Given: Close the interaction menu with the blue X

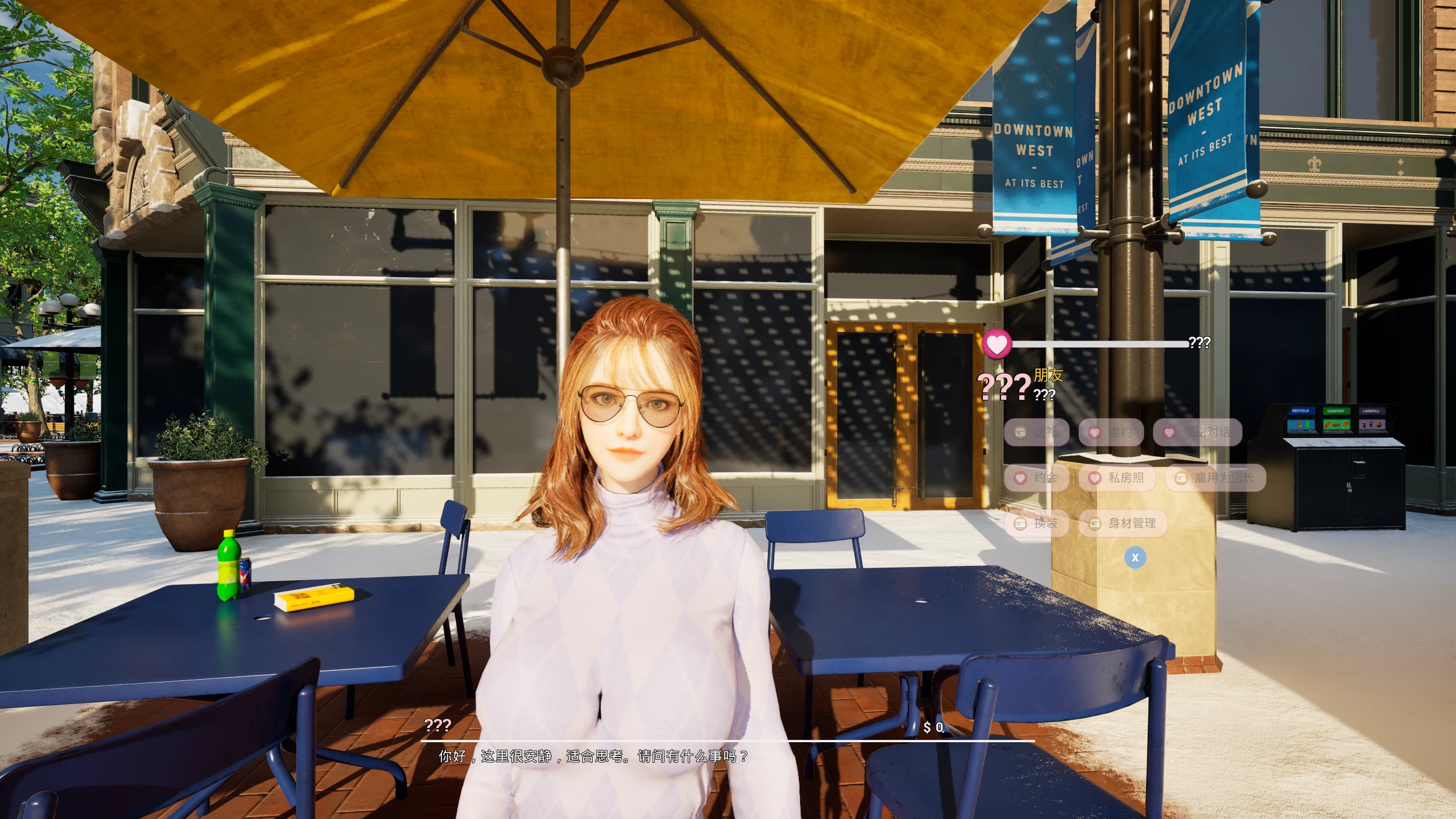Looking at the screenshot, I should pyautogui.click(x=1135, y=558).
